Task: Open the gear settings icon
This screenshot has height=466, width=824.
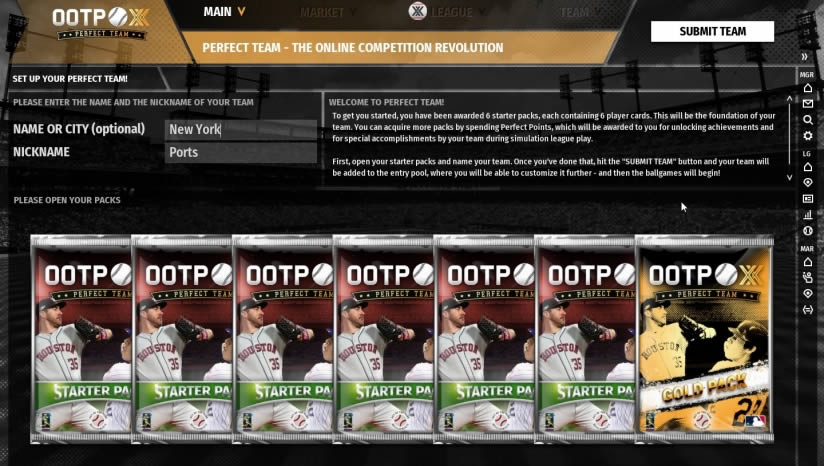Action: point(808,136)
